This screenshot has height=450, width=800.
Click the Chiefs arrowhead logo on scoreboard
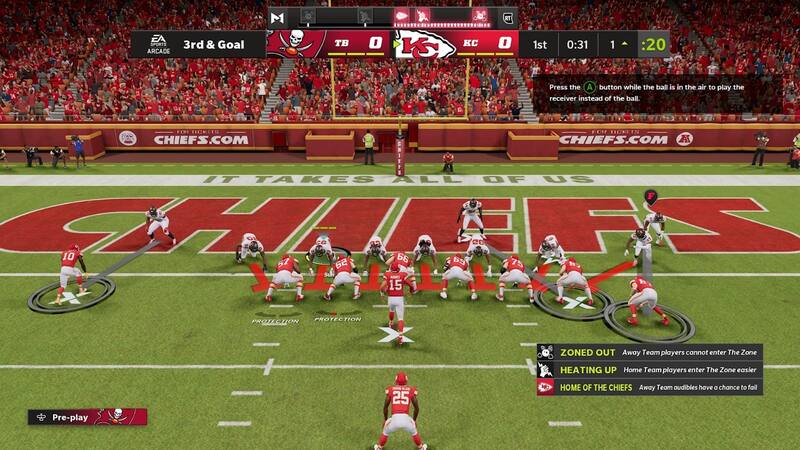(x=423, y=44)
